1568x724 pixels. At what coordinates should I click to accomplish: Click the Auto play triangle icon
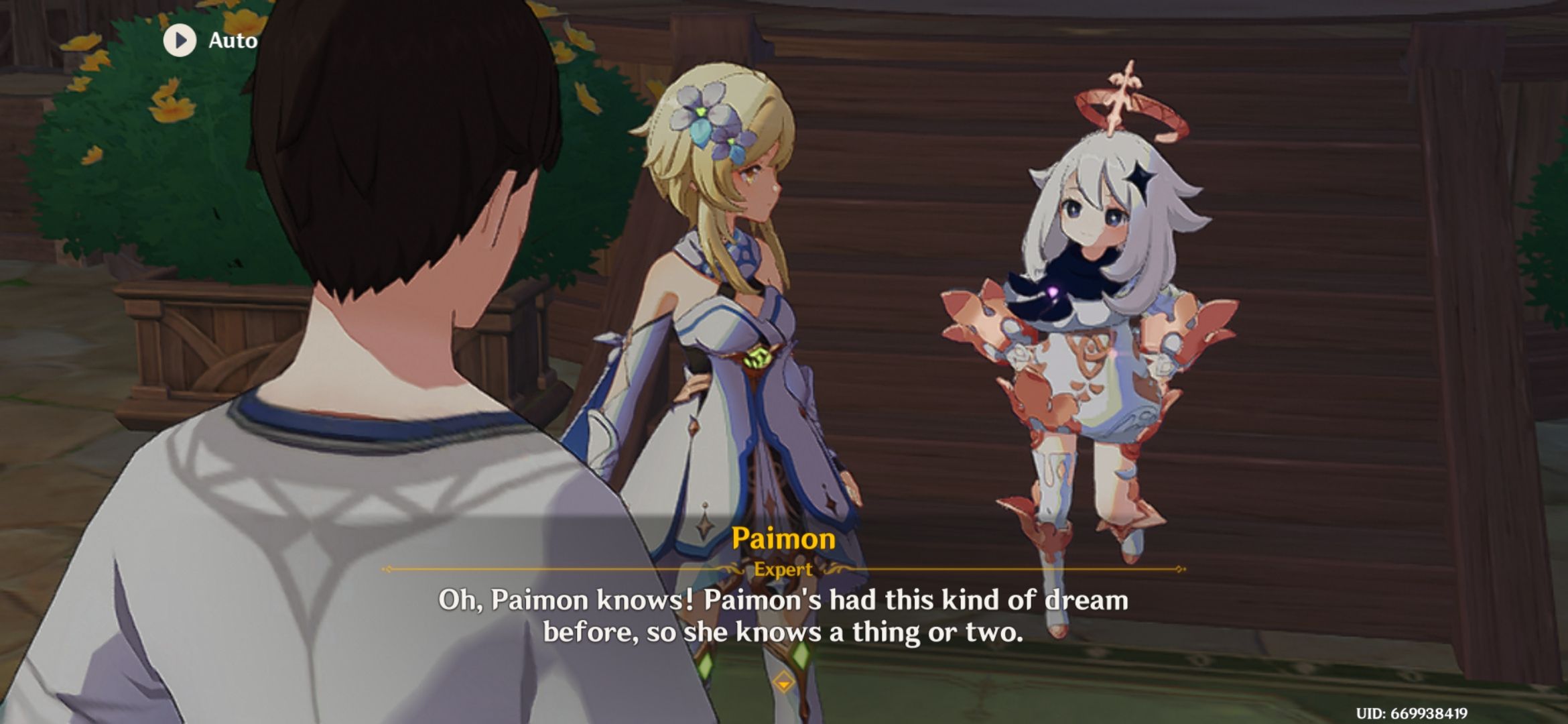pos(179,40)
